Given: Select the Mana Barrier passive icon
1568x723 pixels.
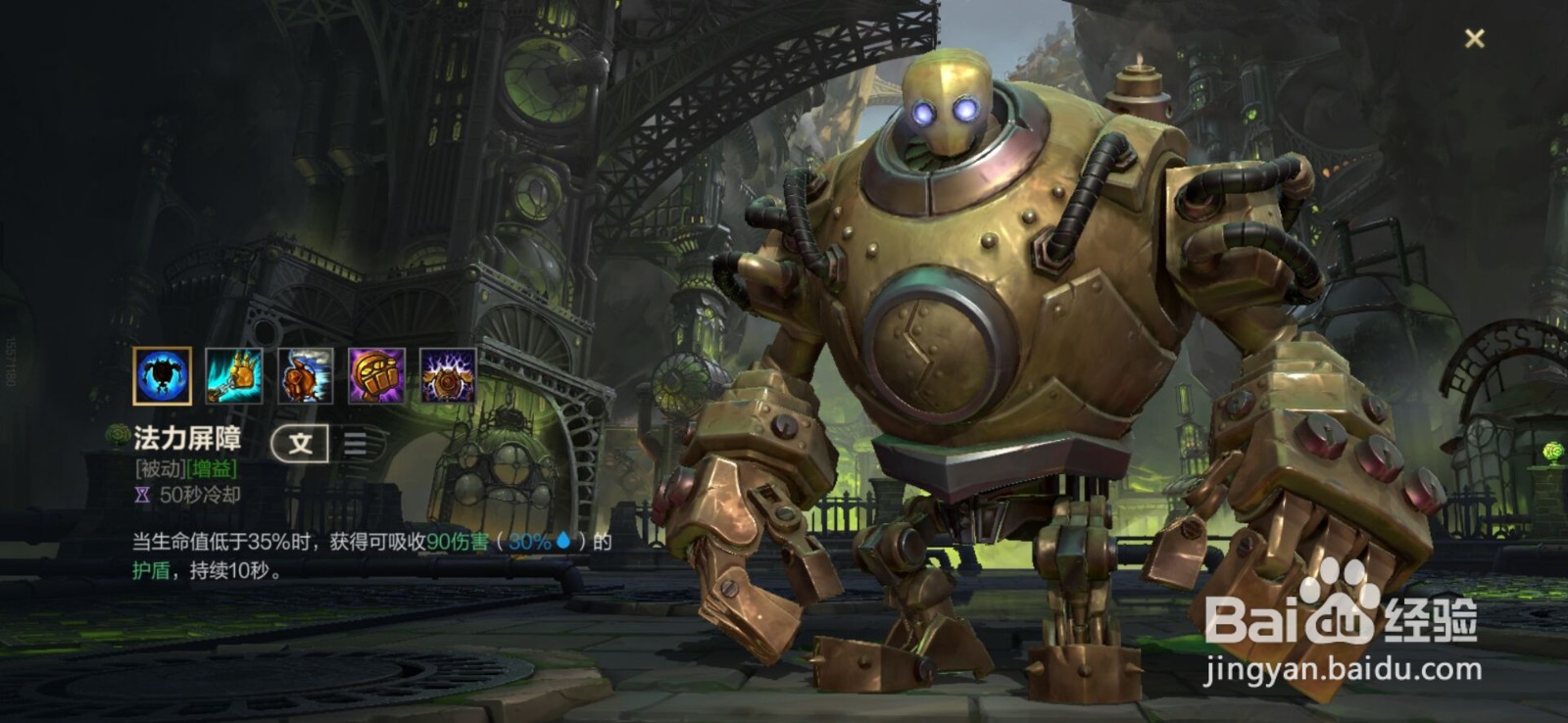Looking at the screenshot, I should tap(162, 375).
